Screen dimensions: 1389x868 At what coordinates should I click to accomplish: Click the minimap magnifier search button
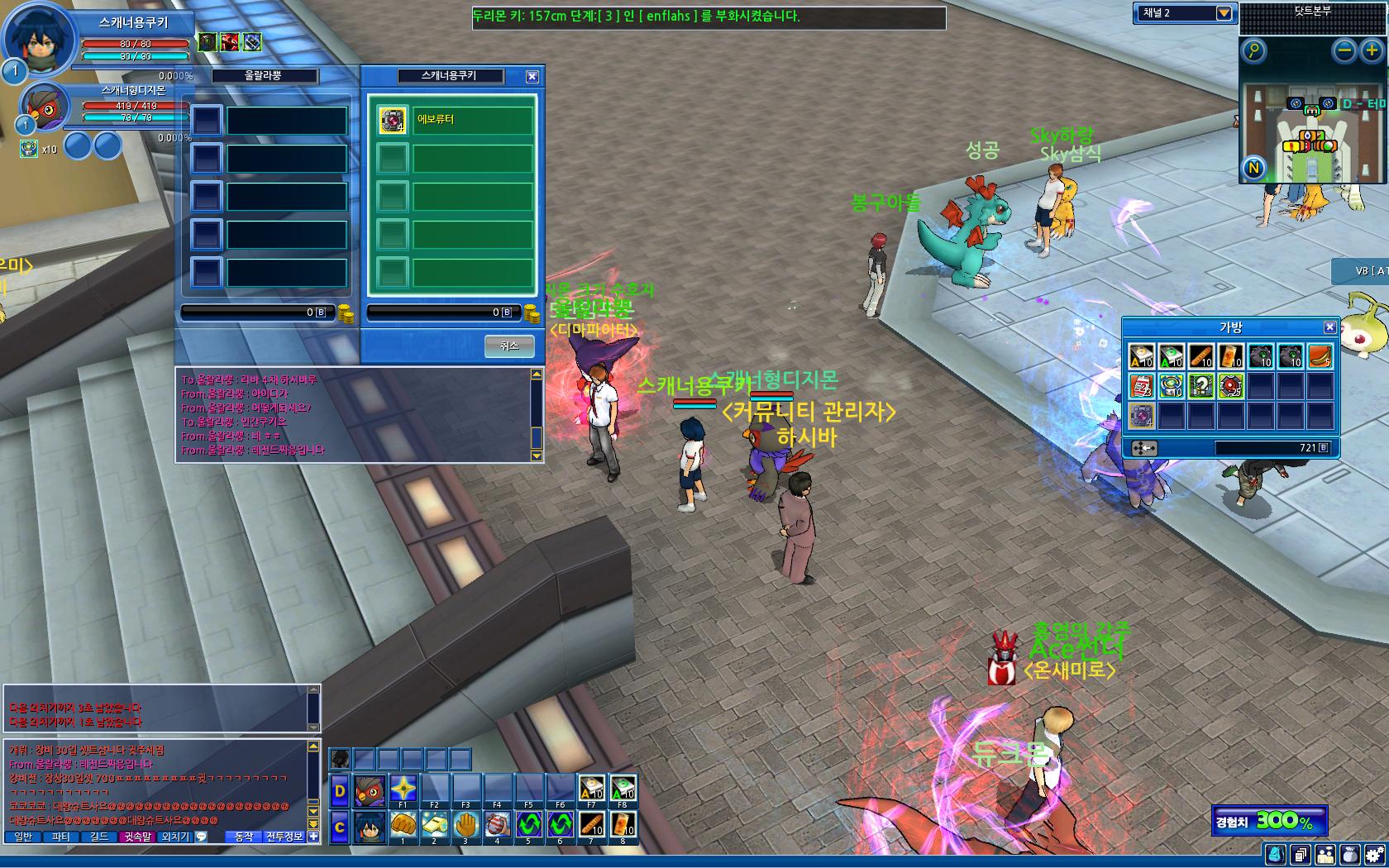[x=1254, y=51]
